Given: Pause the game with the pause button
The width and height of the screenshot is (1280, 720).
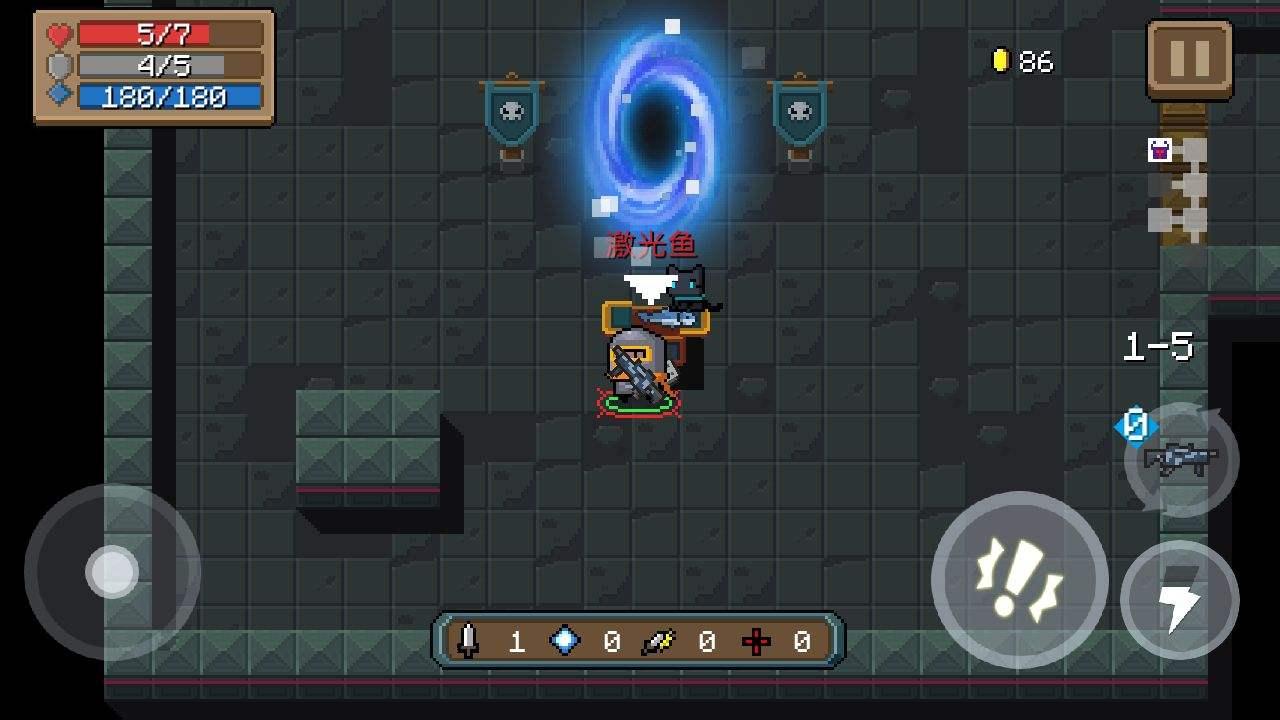Looking at the screenshot, I should (x=1189, y=59).
